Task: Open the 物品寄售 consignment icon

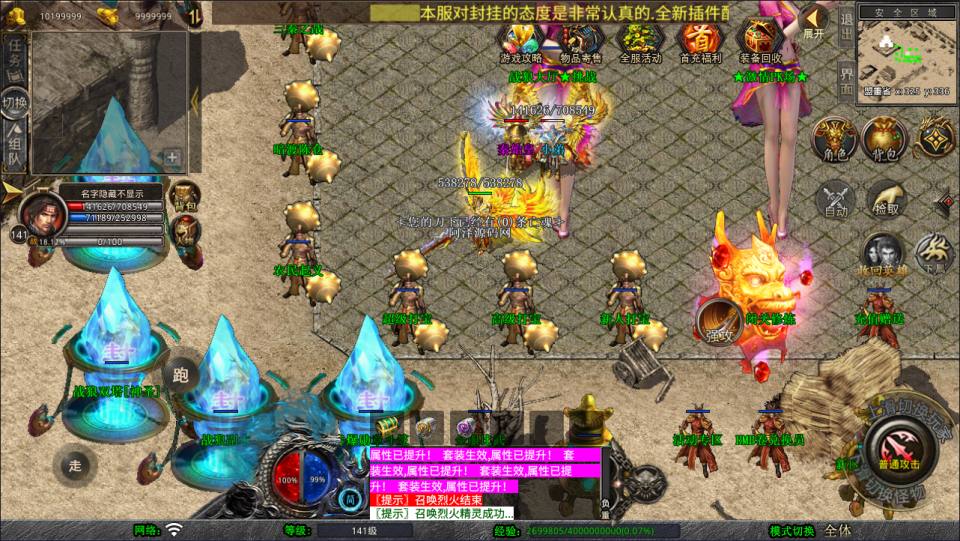Action: pos(581,42)
